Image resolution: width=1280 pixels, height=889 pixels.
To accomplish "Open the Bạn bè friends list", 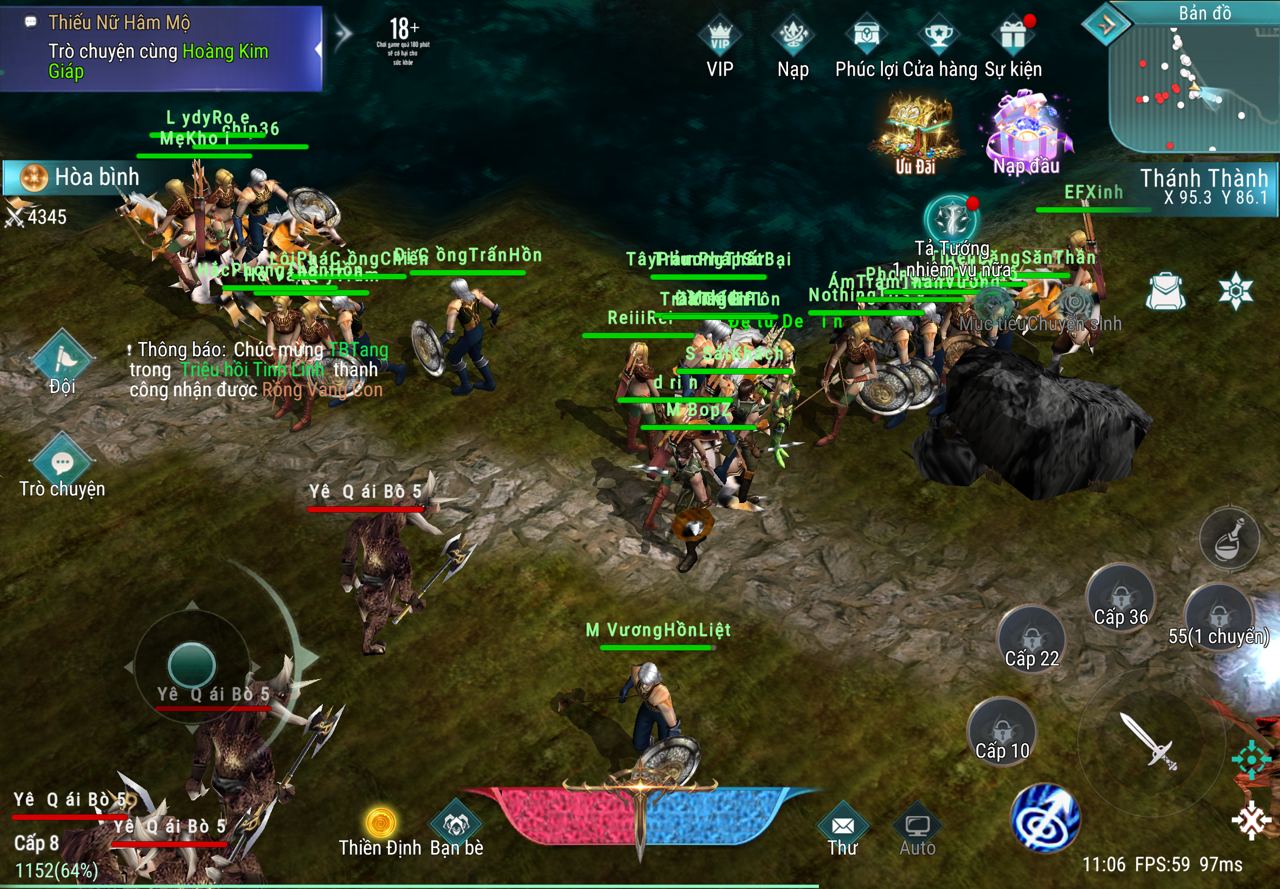I will (x=456, y=826).
